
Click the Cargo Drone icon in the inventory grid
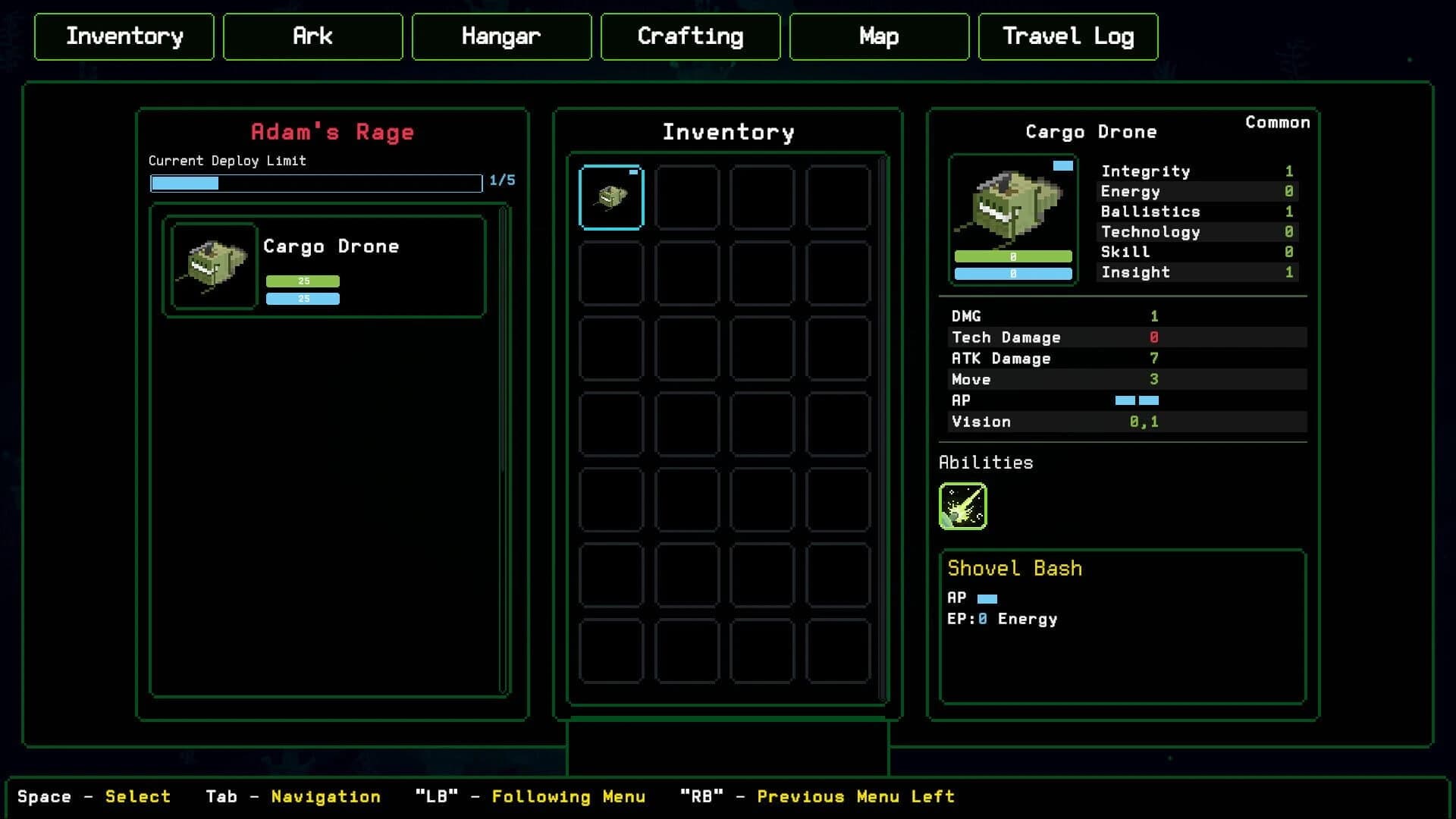(x=610, y=197)
